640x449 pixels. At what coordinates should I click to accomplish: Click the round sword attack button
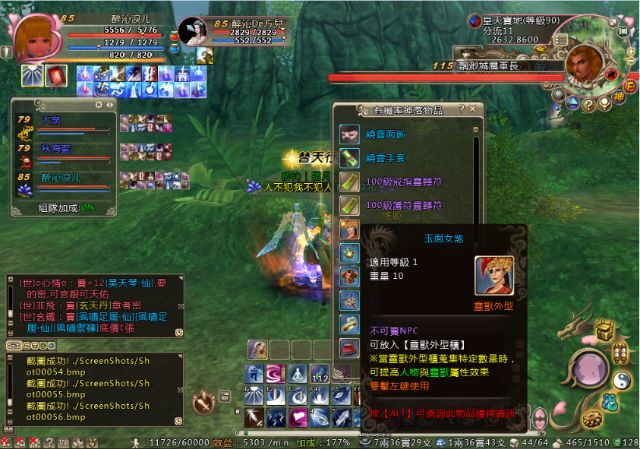click(x=204, y=402)
